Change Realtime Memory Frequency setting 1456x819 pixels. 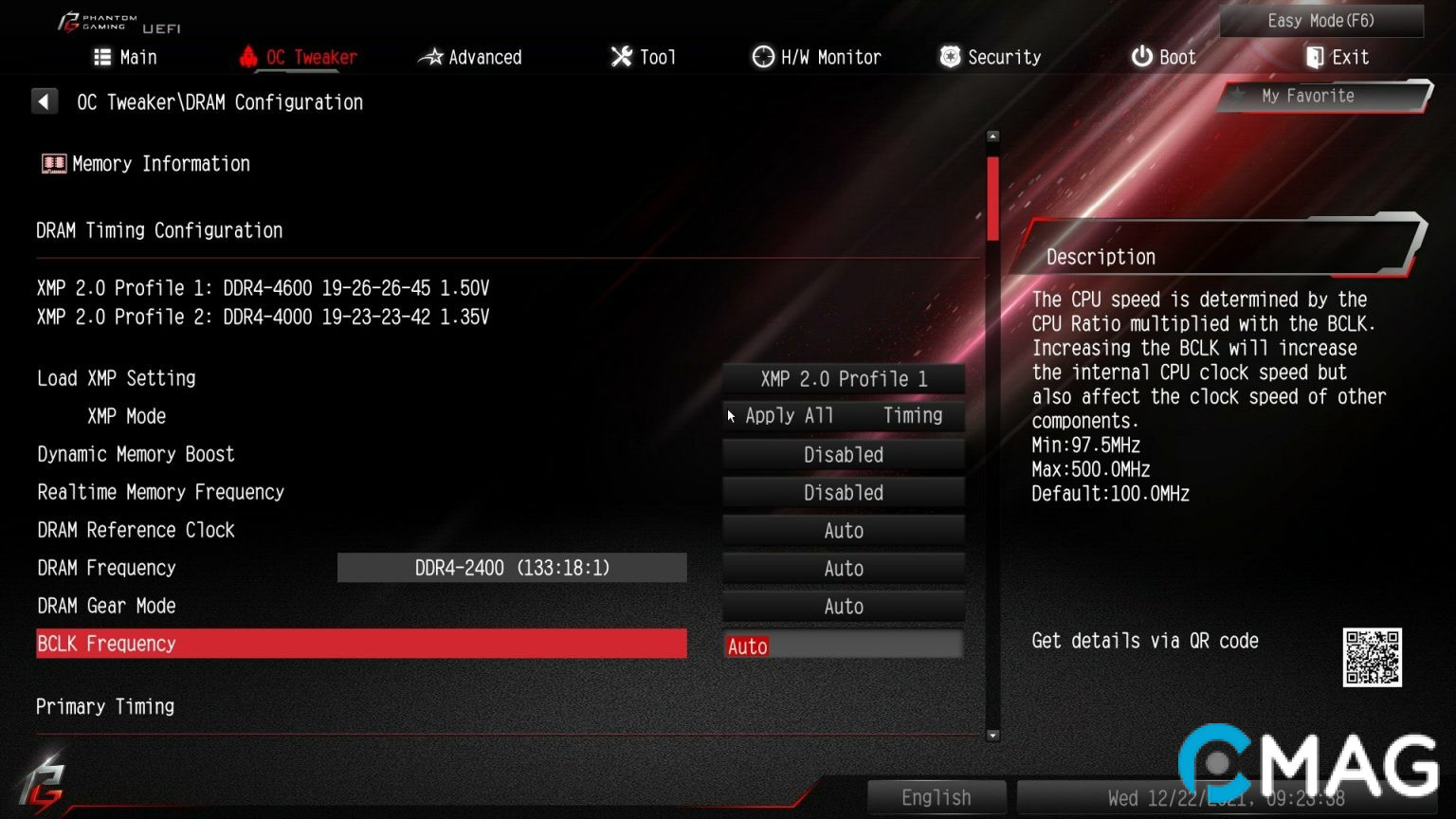click(844, 493)
